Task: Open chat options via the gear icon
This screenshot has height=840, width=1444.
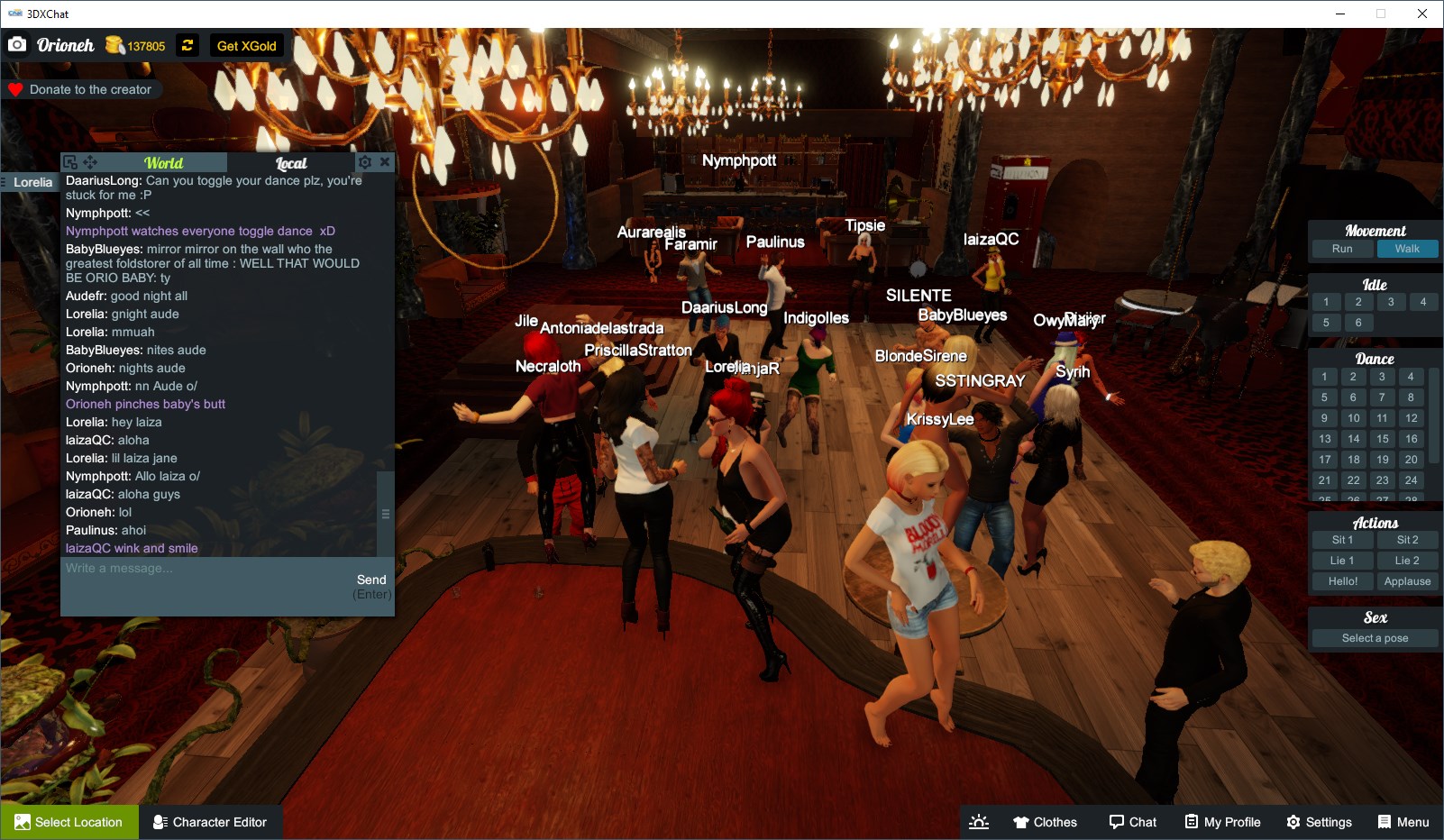Action: [x=366, y=161]
